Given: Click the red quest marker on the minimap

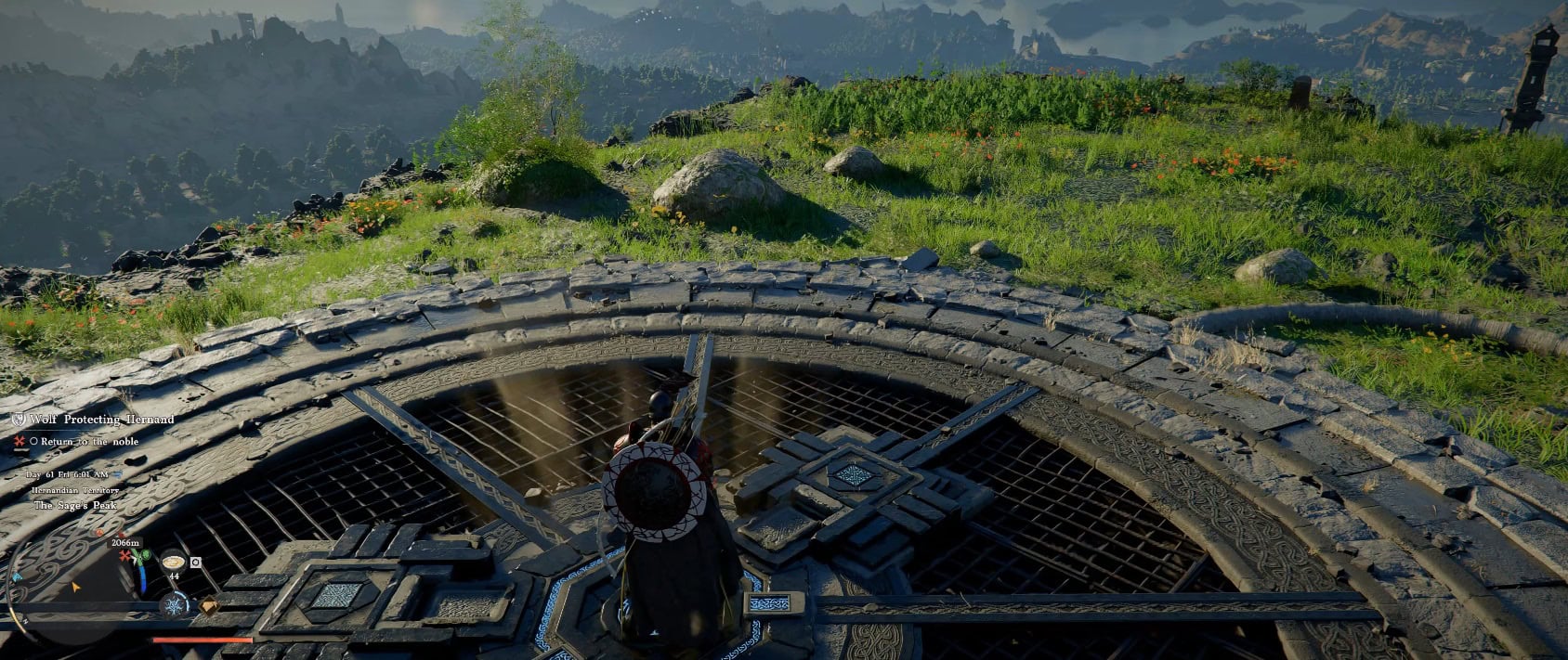Looking at the screenshot, I should 124,555.
